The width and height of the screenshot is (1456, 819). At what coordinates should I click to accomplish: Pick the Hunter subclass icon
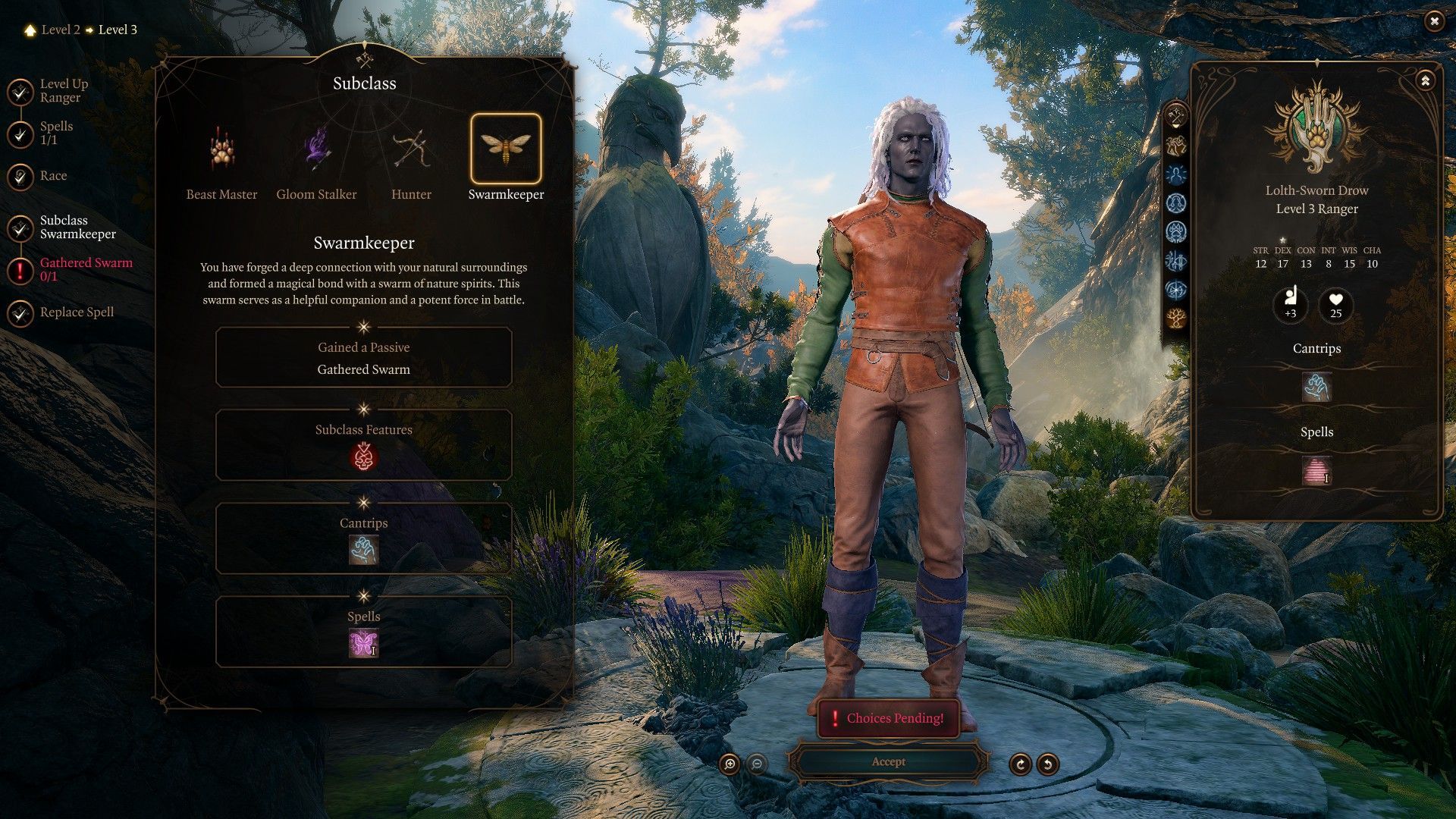click(411, 150)
